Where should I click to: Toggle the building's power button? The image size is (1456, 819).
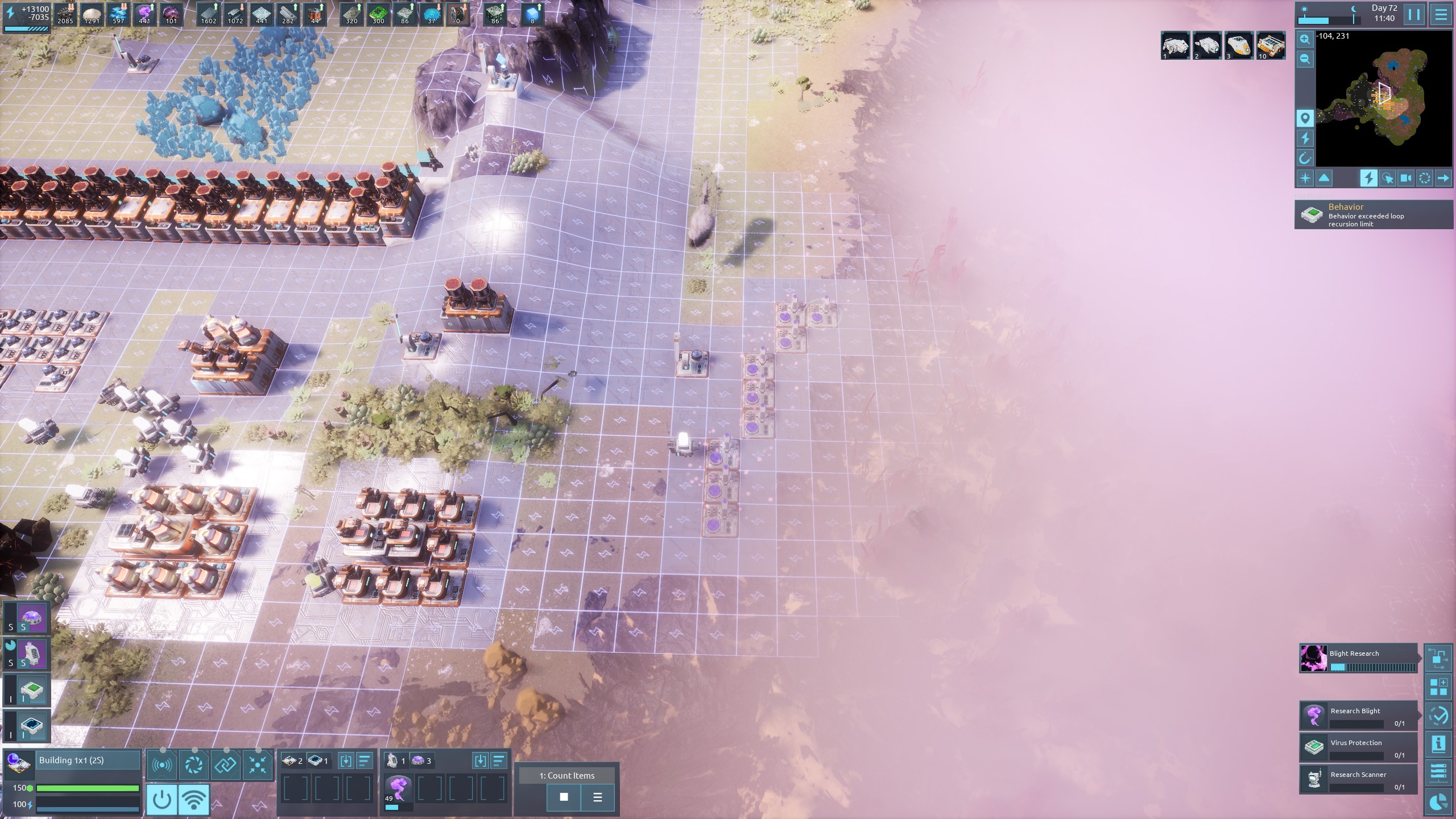(162, 799)
